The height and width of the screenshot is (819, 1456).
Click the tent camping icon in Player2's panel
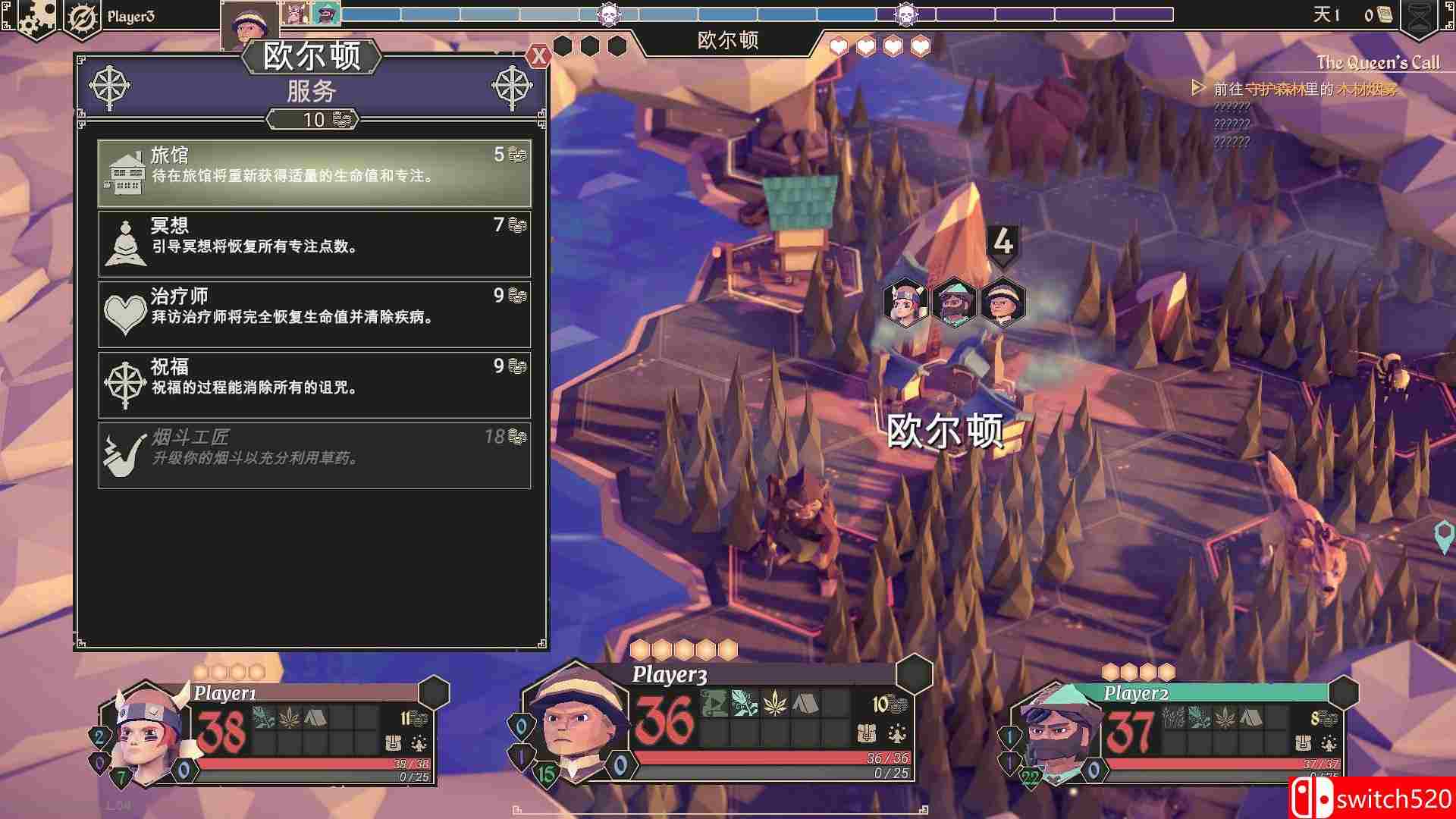pyautogui.click(x=1250, y=717)
